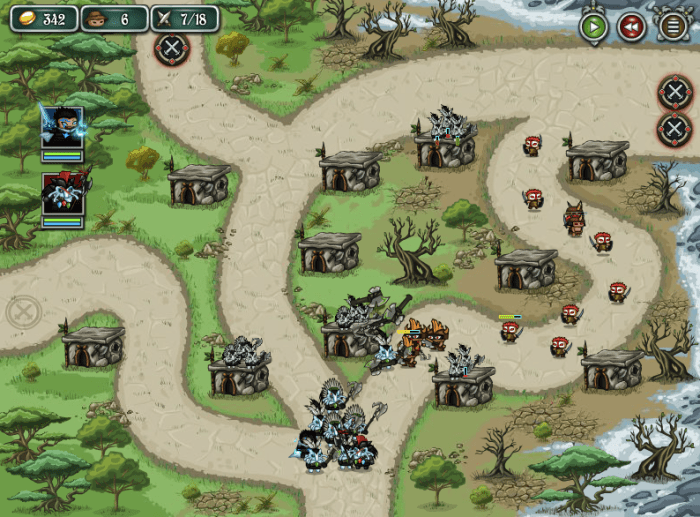The image size is (700, 517).
Task: Click the red rewind button
Action: [x=631, y=27]
